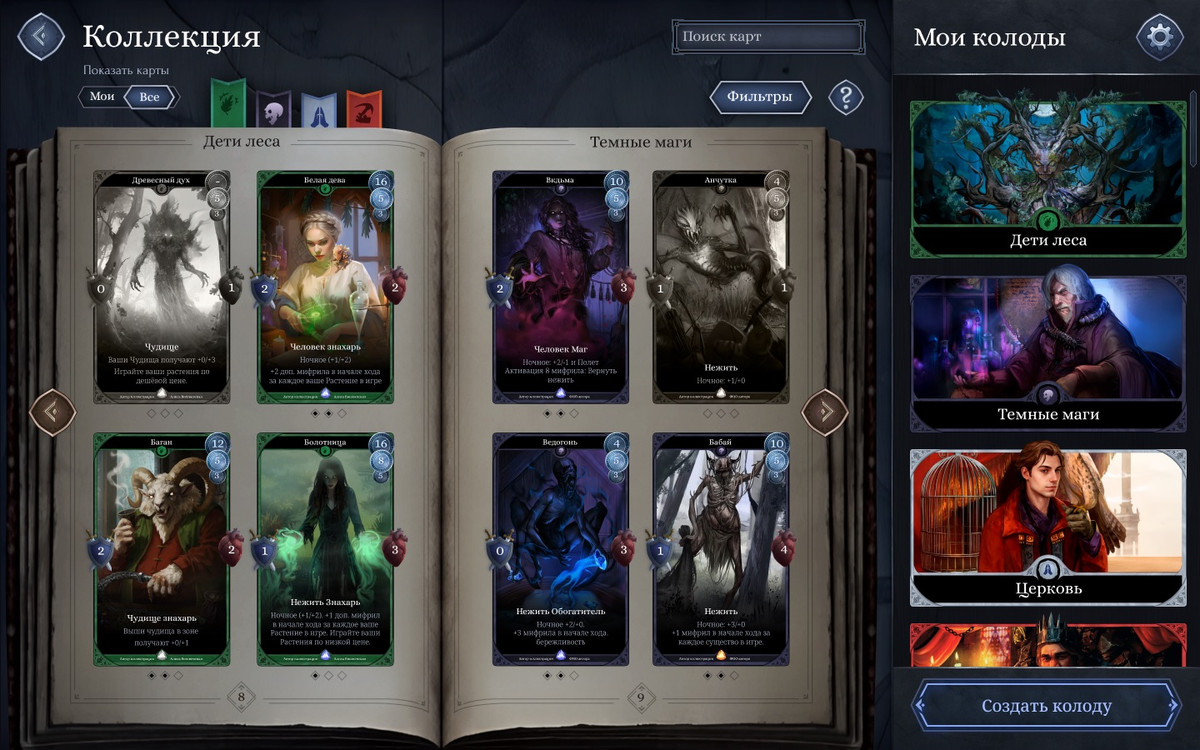Viewport: 1200px width, 750px height.
Task: Open help with the question mark button
Action: coord(846,97)
